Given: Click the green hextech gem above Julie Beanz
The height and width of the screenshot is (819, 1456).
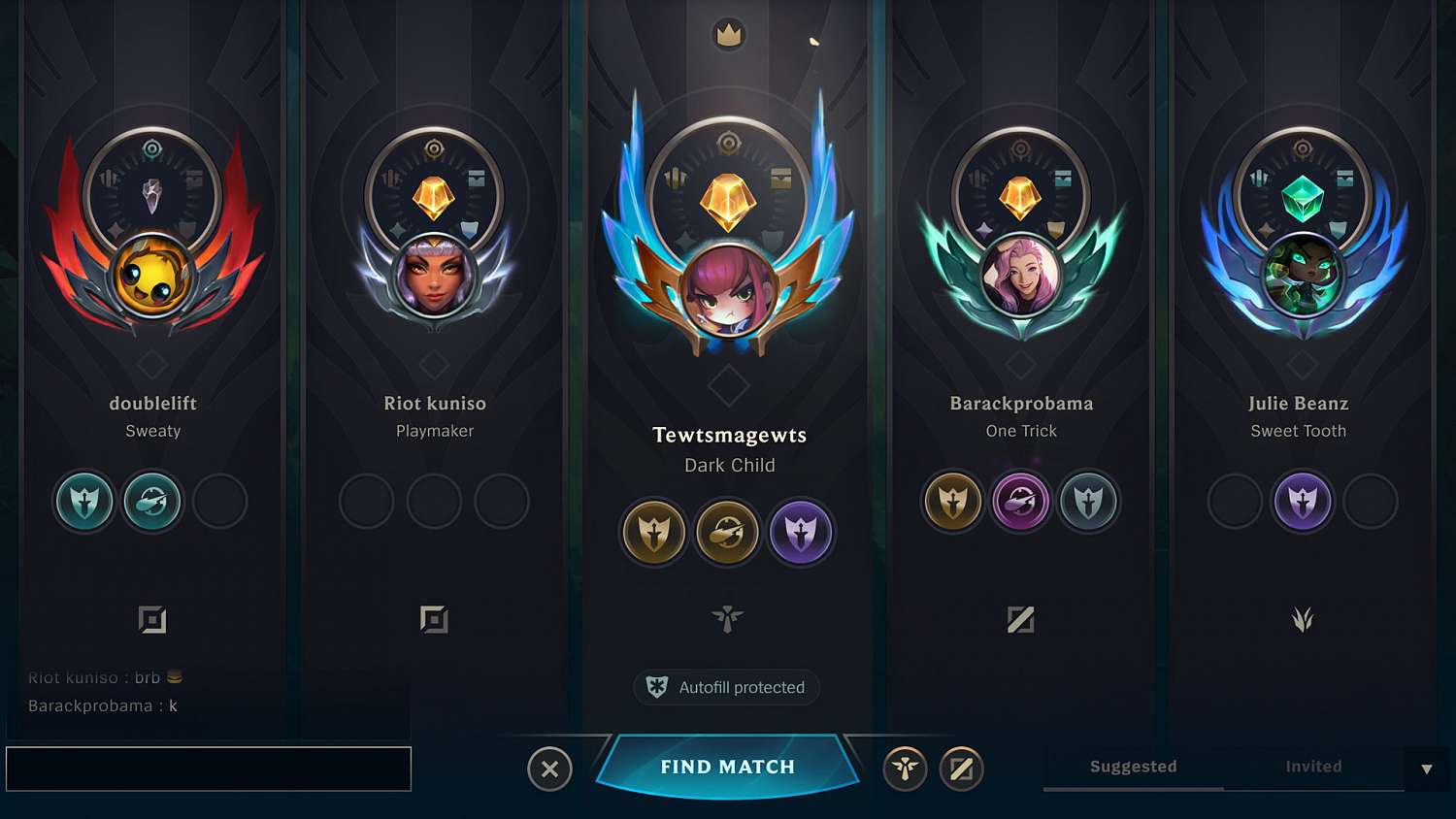Looking at the screenshot, I should (x=1302, y=194).
